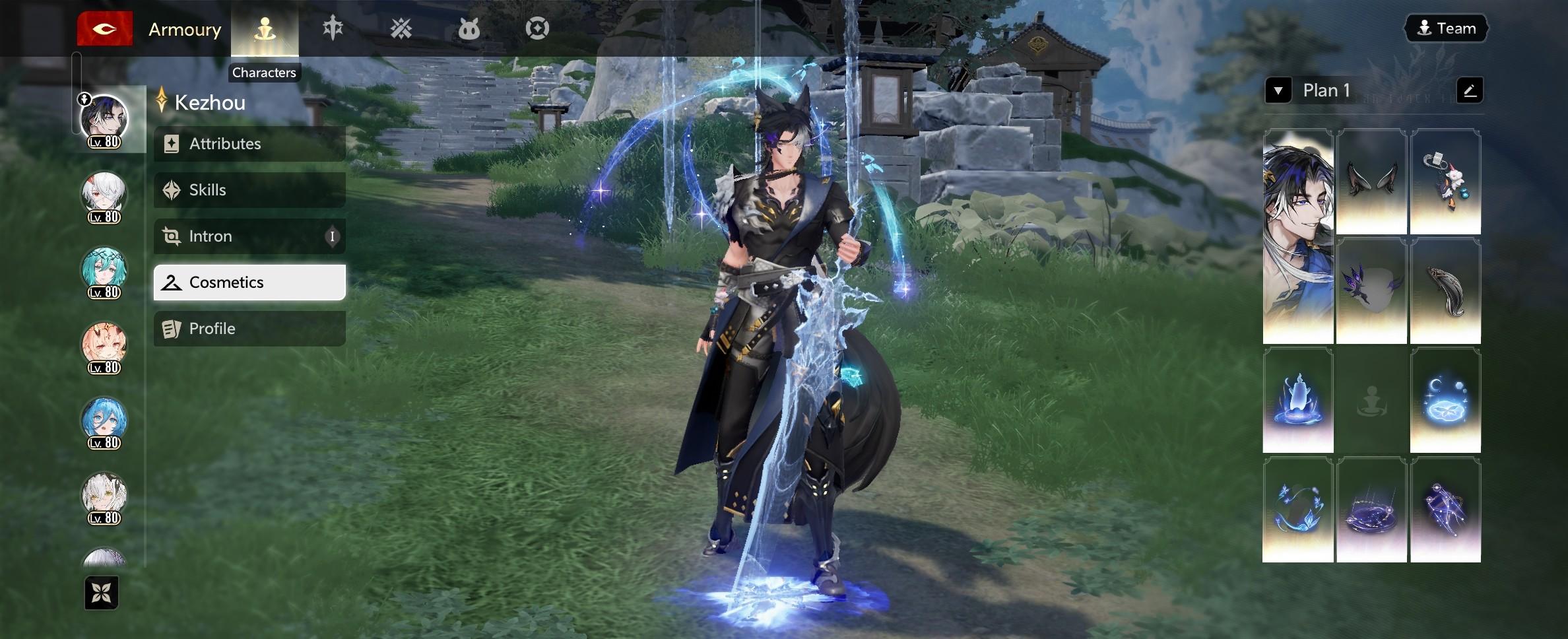Click the red back button by Armoury
The image size is (1568, 639).
tap(105, 29)
